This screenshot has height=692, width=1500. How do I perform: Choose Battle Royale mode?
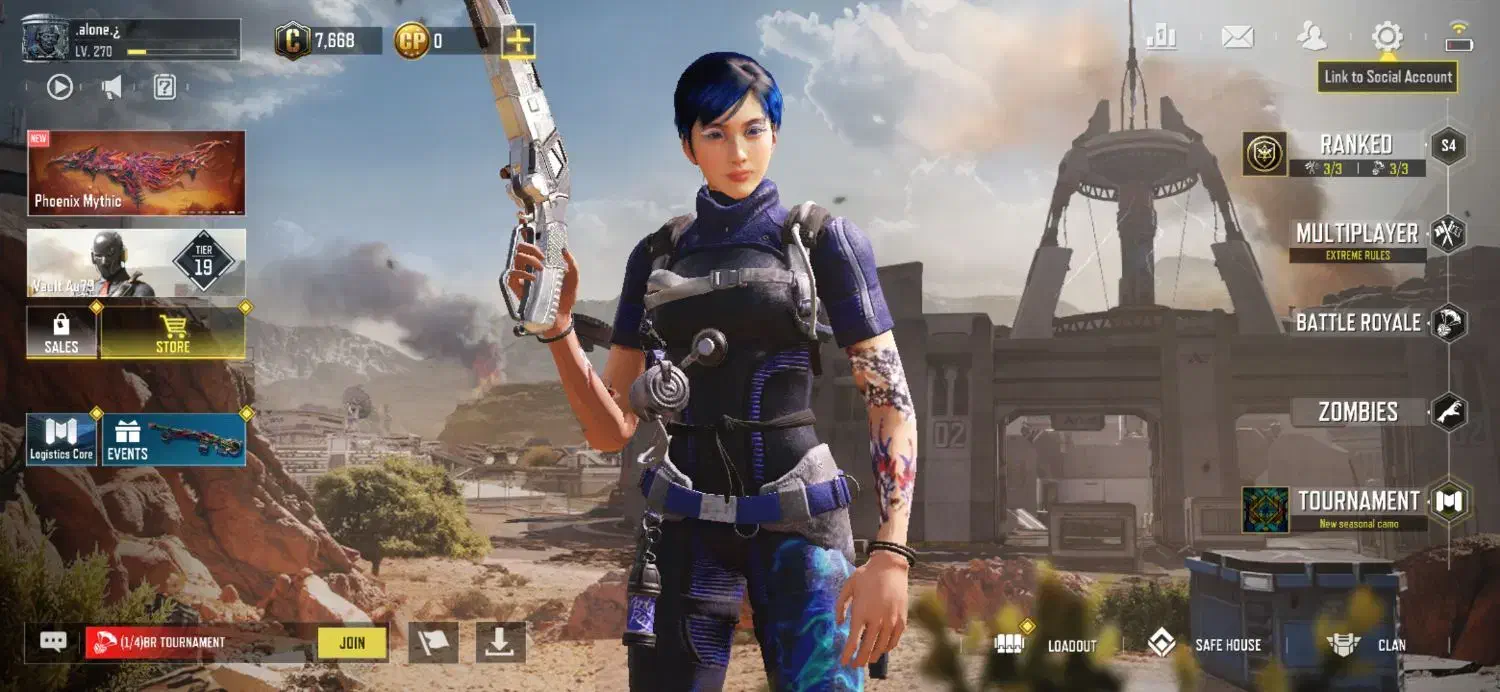coord(1358,322)
